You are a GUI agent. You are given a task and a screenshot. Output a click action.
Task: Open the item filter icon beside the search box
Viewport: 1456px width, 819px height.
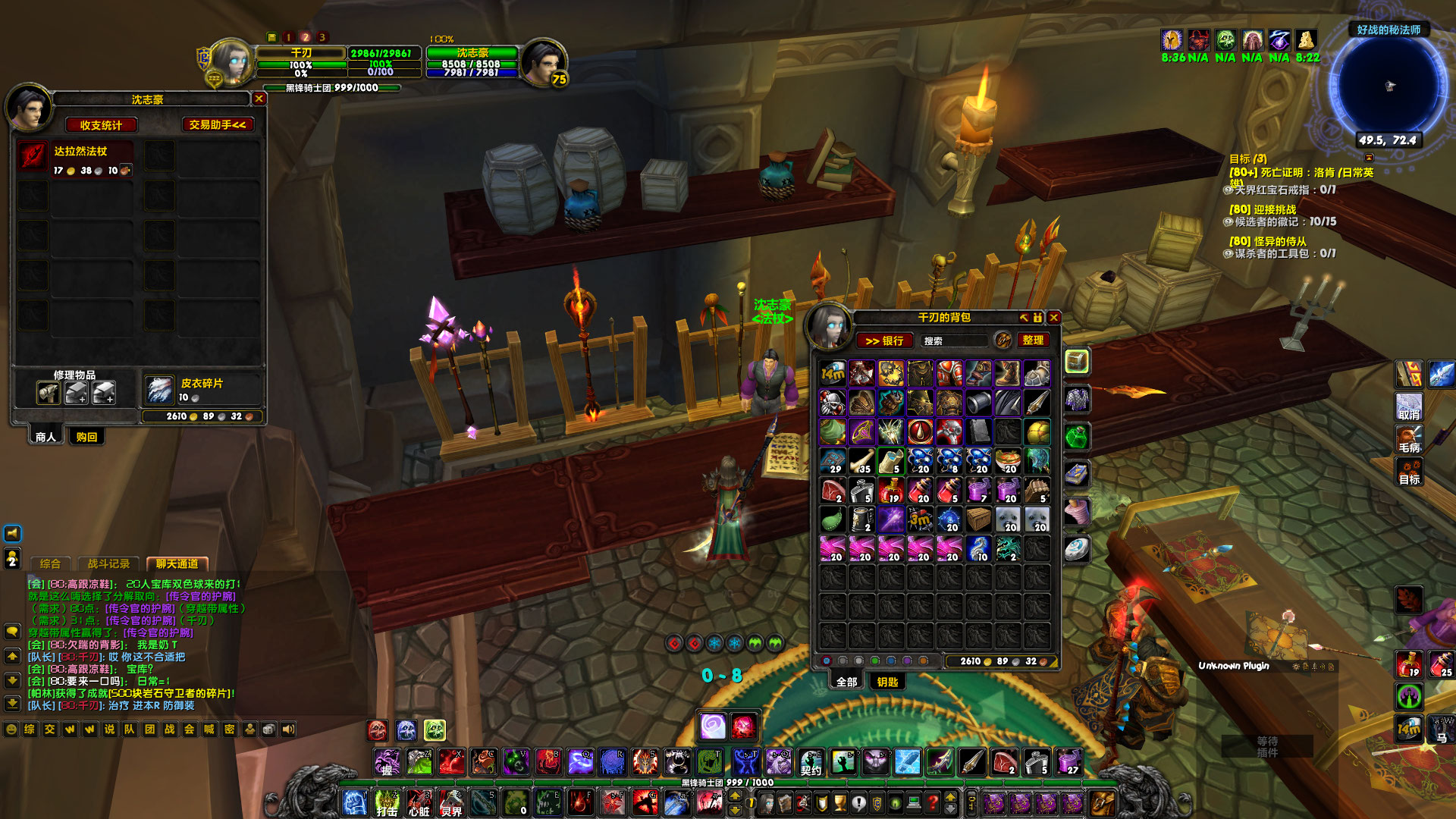(1003, 340)
